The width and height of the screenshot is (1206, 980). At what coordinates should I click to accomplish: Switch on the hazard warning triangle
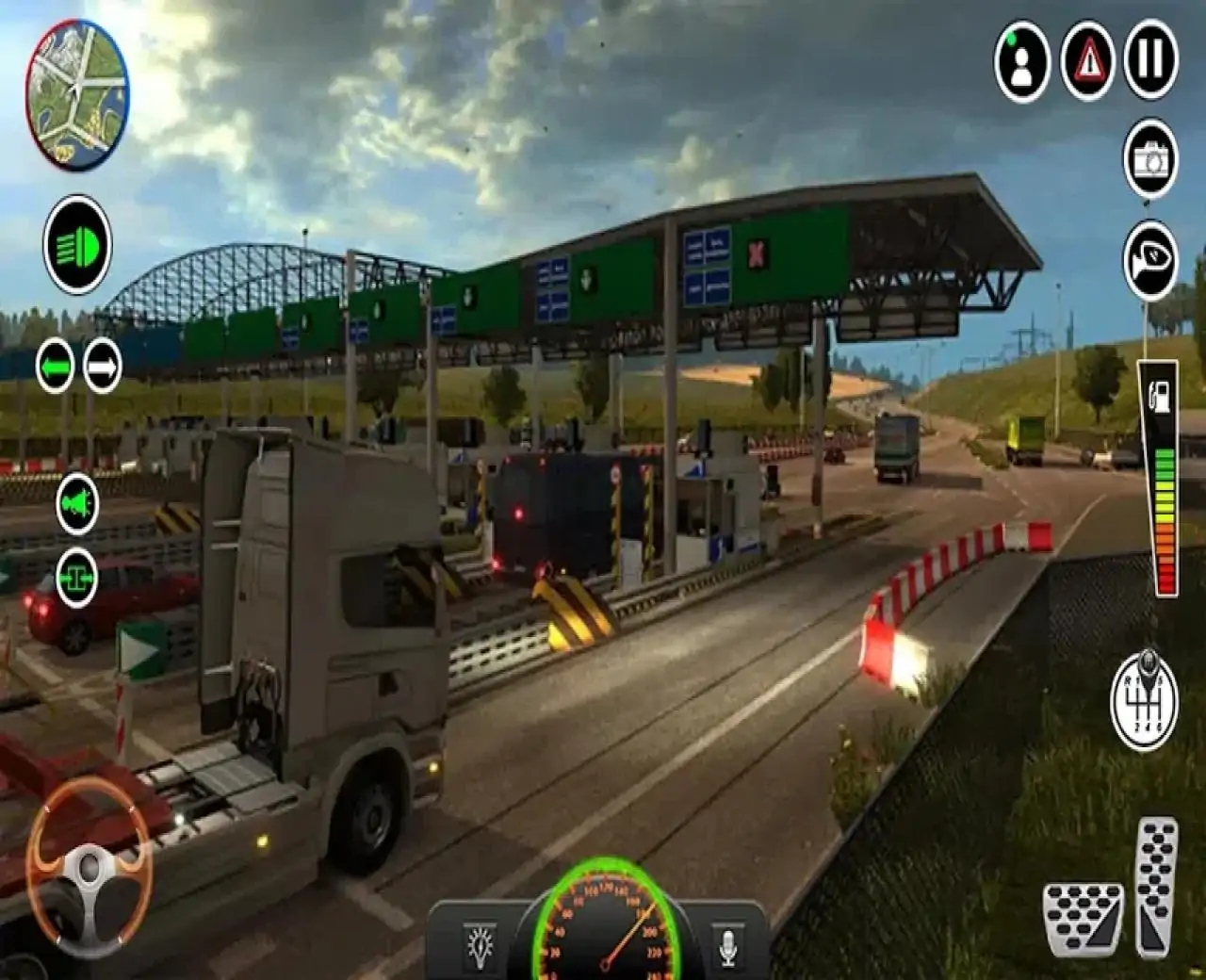[1088, 60]
